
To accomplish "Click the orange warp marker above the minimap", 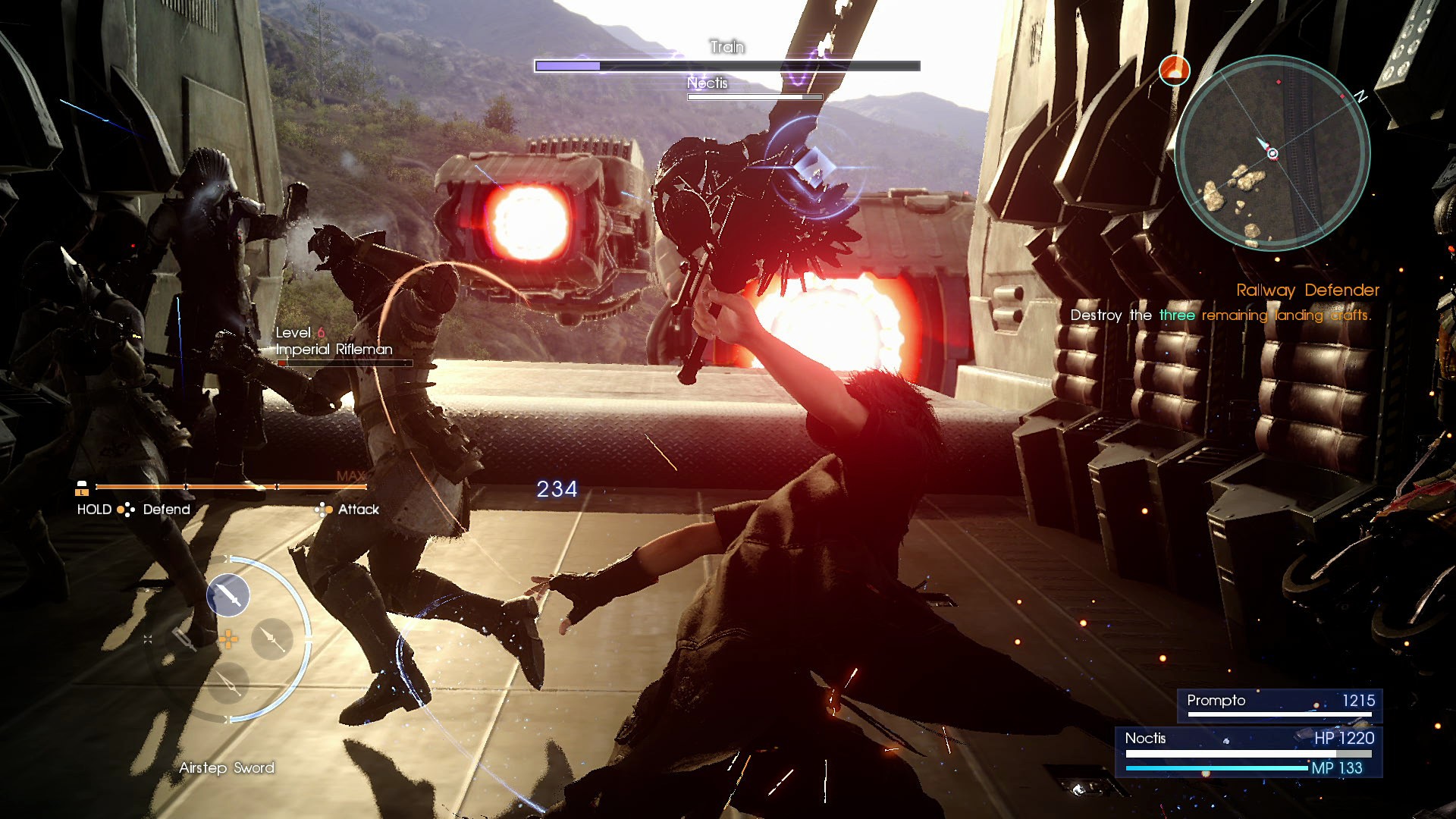I will pyautogui.click(x=1175, y=70).
